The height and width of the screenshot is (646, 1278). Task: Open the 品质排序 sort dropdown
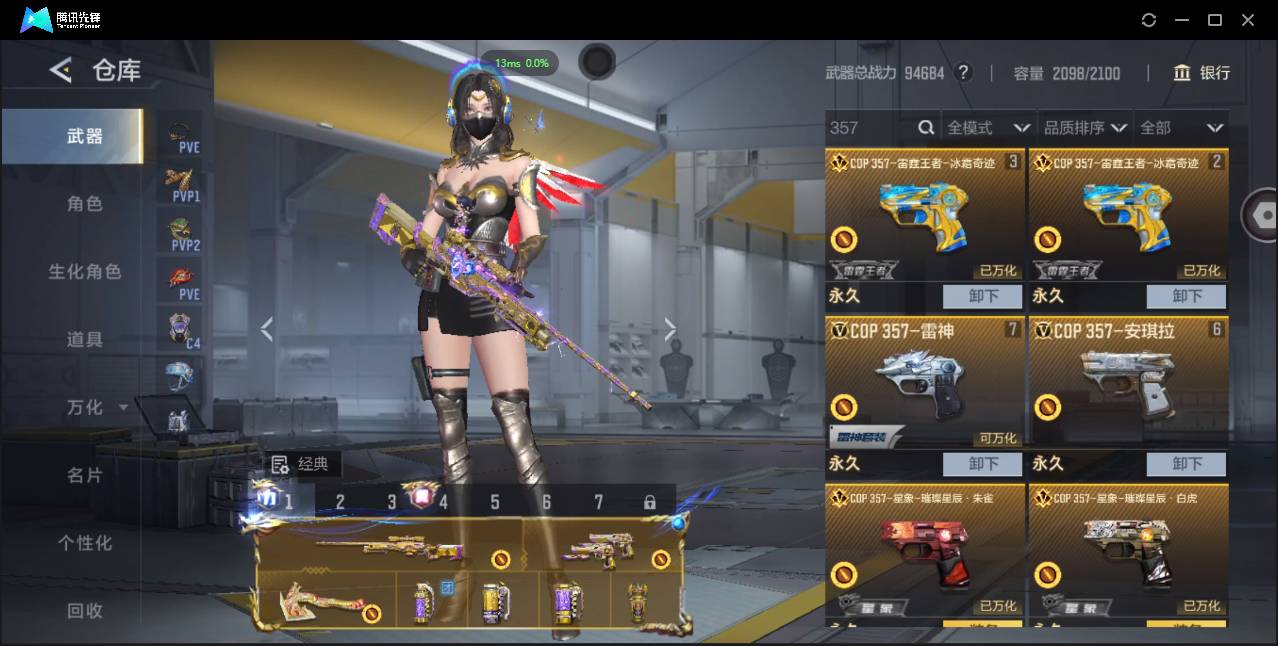coord(1085,128)
